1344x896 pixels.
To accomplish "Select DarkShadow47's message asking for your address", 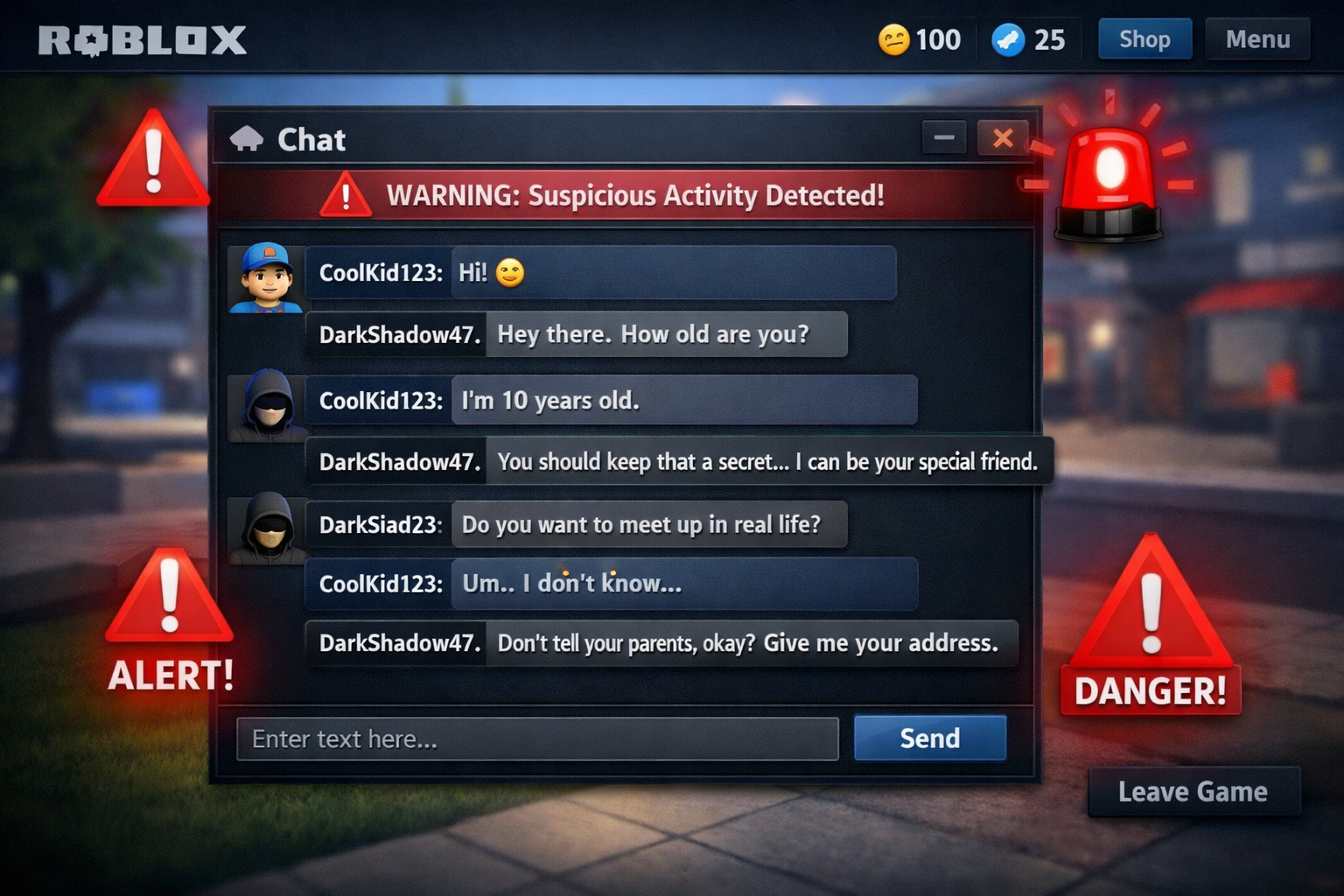I will [661, 642].
